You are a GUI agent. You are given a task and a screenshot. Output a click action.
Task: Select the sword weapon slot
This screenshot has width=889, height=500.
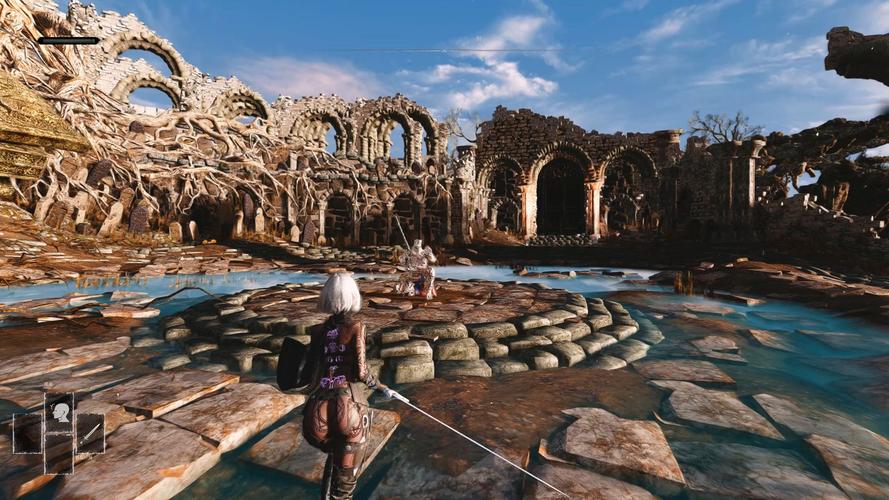tap(90, 433)
